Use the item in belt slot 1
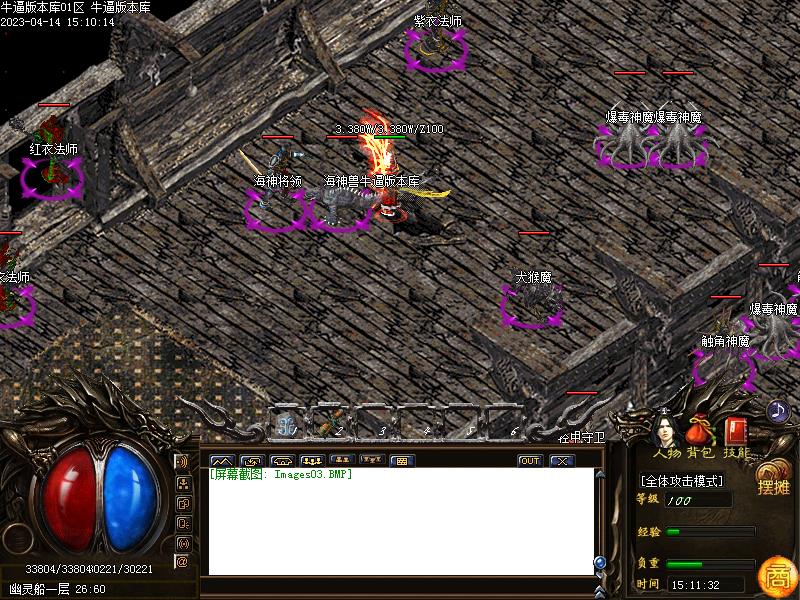The image size is (800, 600). click(288, 424)
